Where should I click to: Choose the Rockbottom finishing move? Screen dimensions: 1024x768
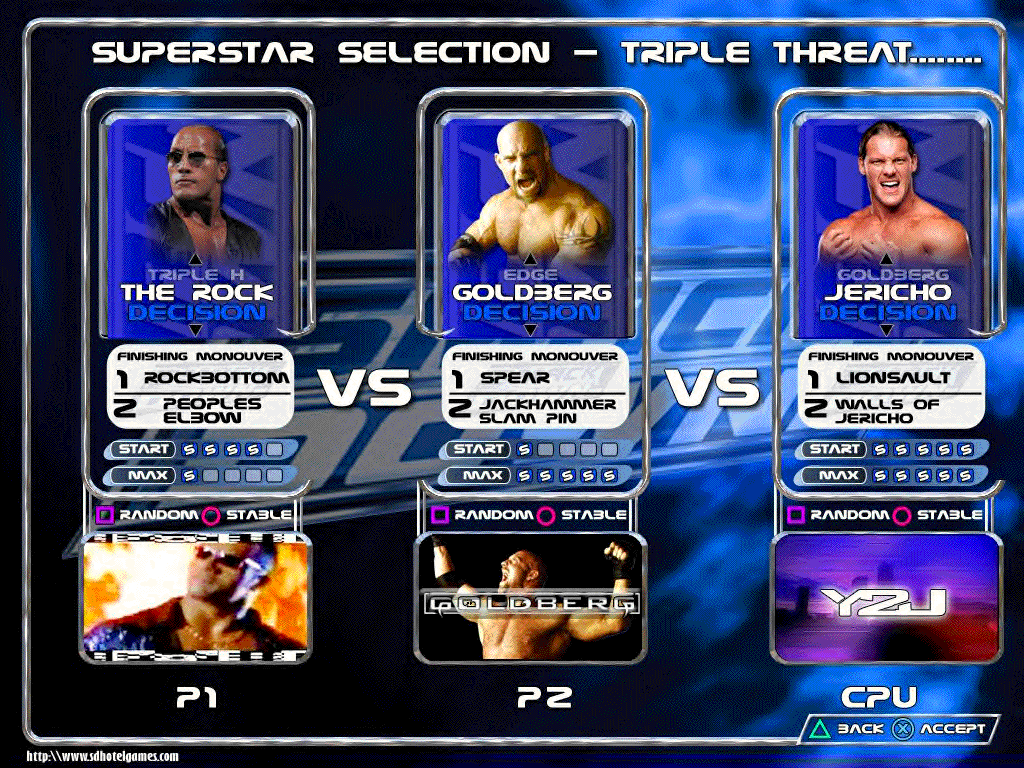coord(204,378)
